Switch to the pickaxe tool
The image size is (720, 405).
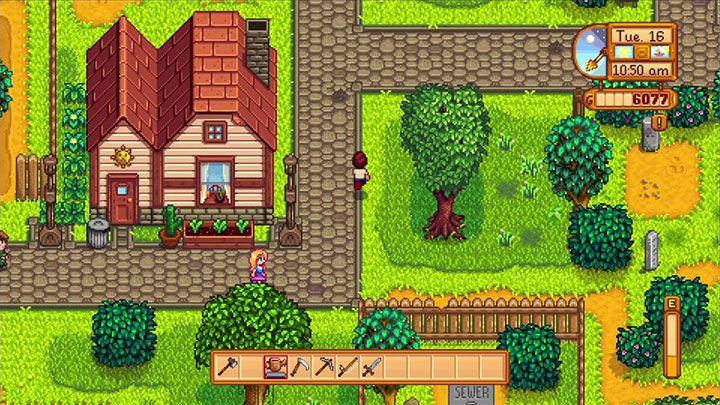coord(323,367)
